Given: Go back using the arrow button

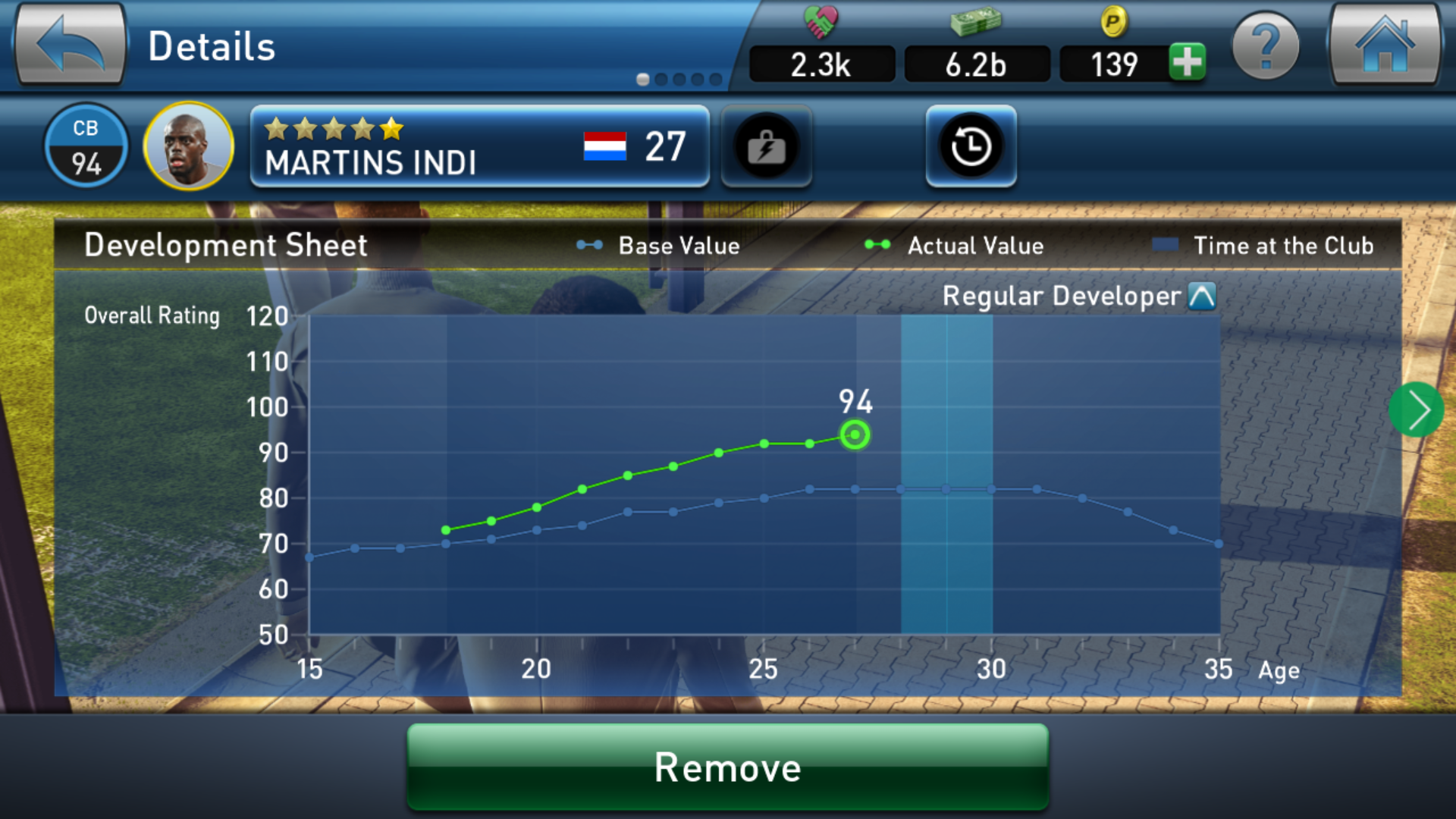Looking at the screenshot, I should click(x=70, y=45).
